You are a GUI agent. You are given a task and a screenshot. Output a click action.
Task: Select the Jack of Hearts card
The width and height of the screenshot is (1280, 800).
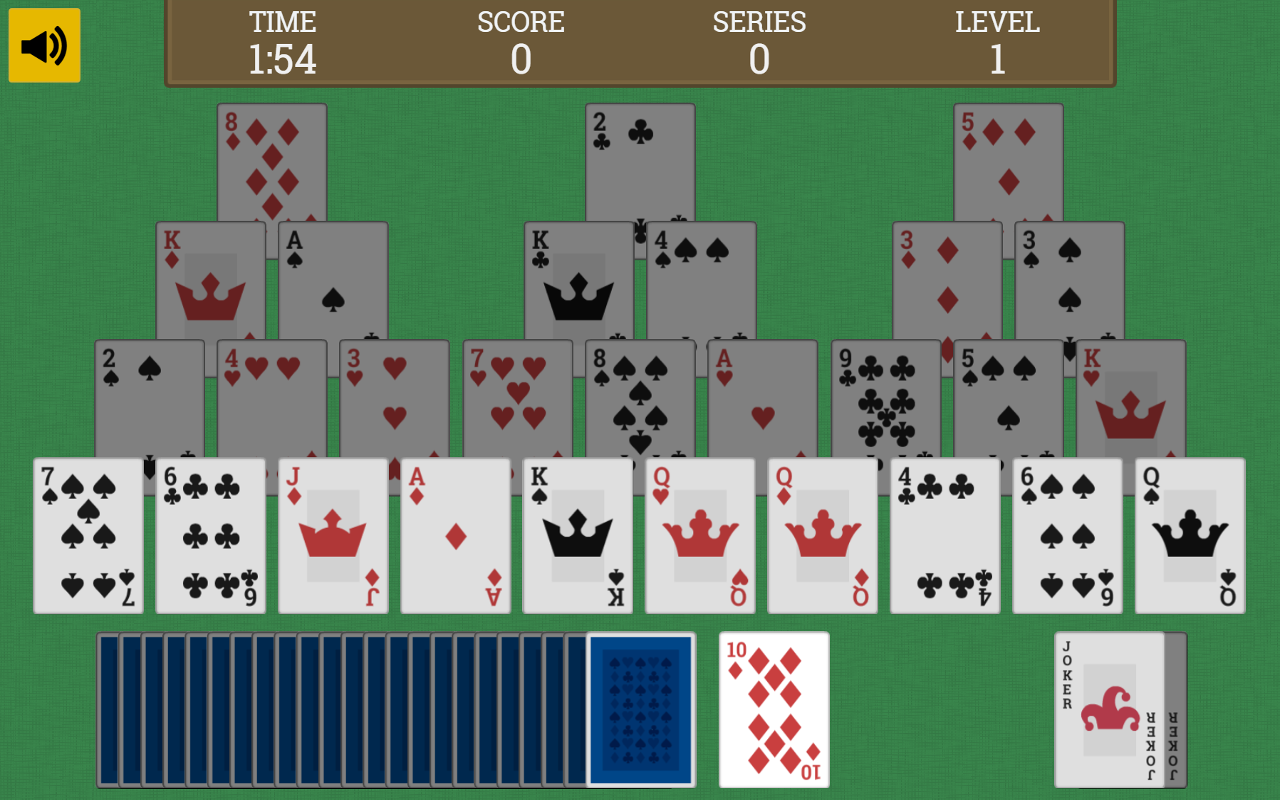click(333, 535)
